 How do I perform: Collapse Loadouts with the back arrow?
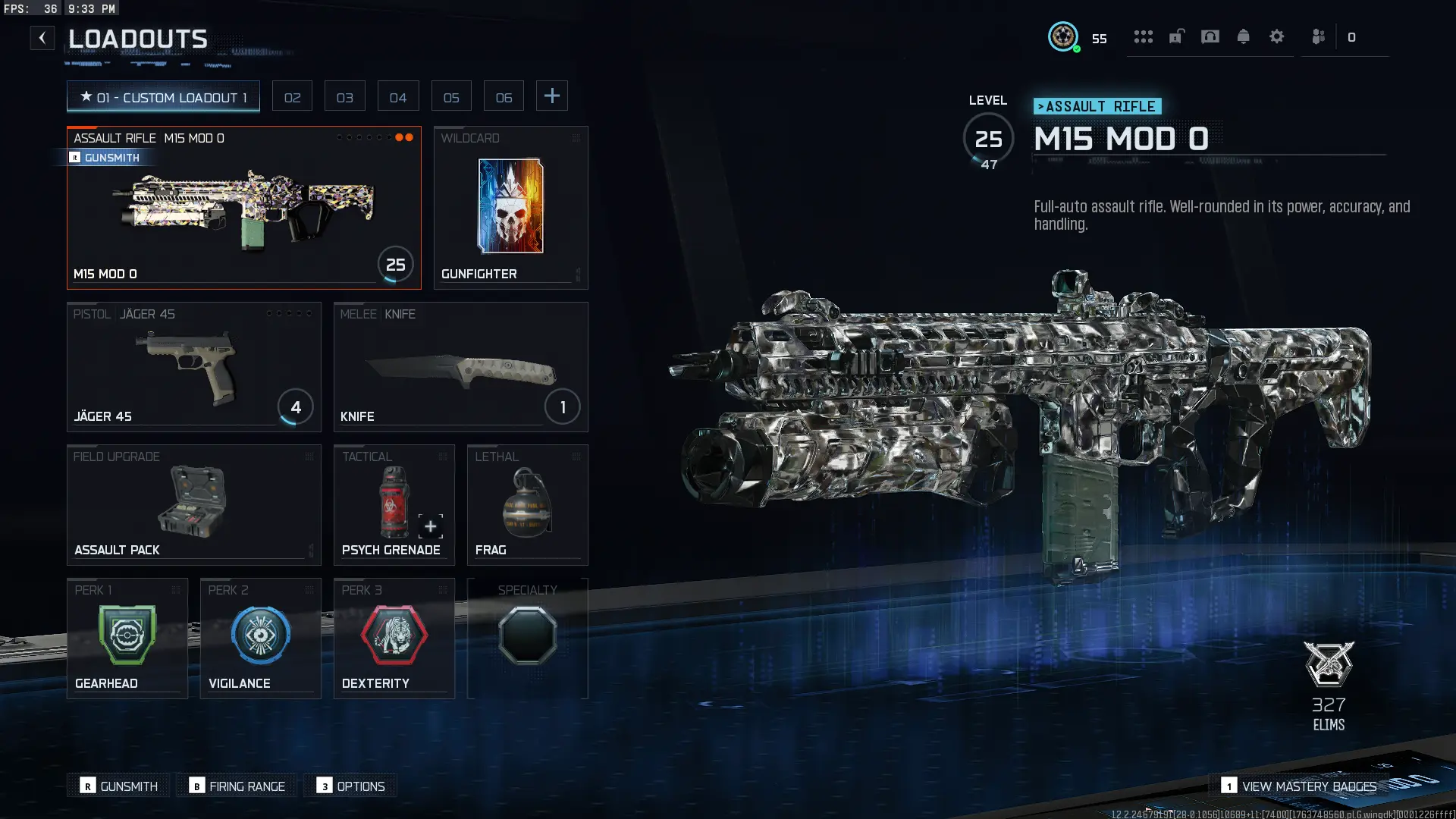42,37
